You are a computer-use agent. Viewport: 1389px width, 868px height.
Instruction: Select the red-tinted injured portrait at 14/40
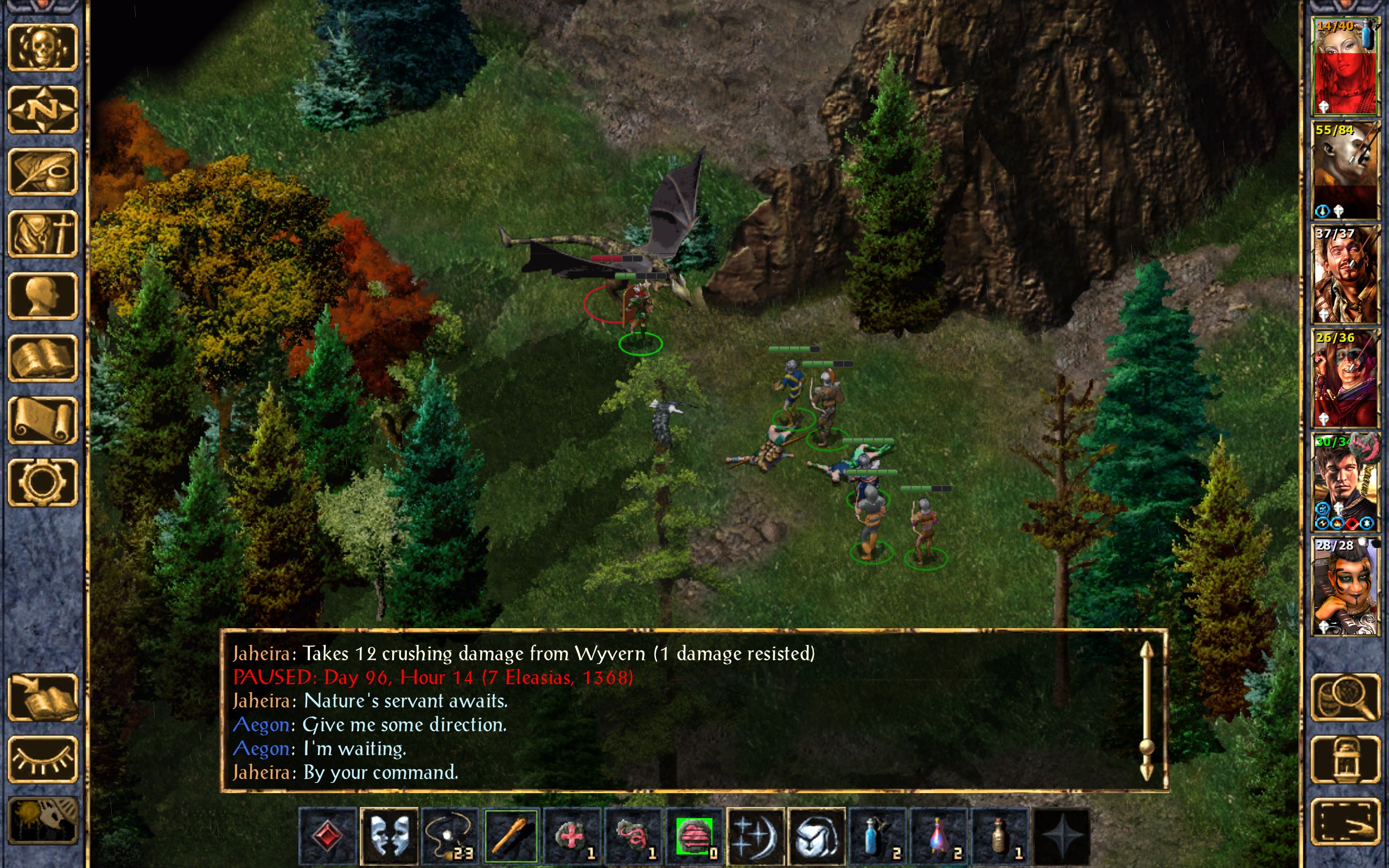(1345, 66)
